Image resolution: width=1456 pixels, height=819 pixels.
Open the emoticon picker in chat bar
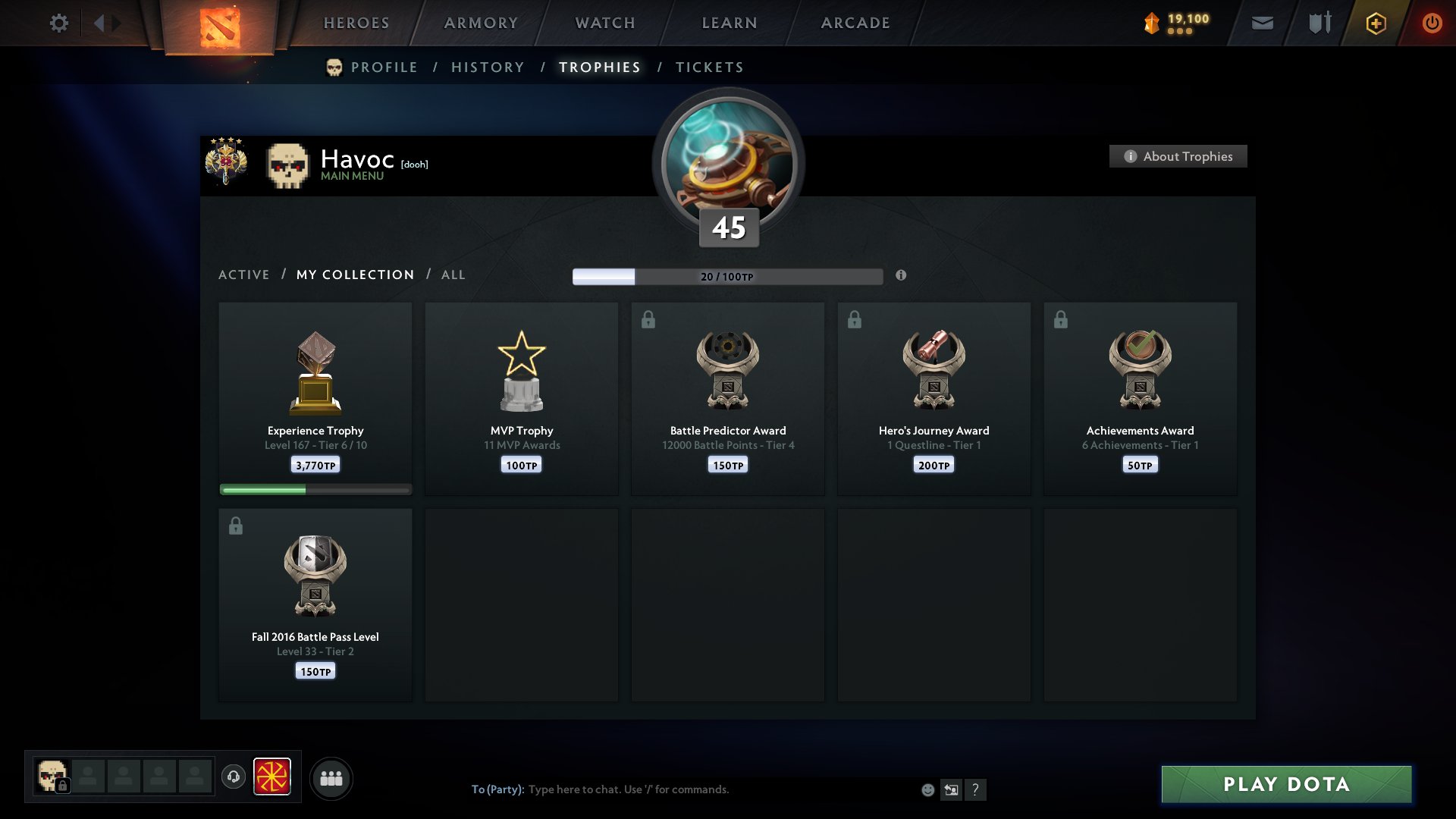[927, 790]
